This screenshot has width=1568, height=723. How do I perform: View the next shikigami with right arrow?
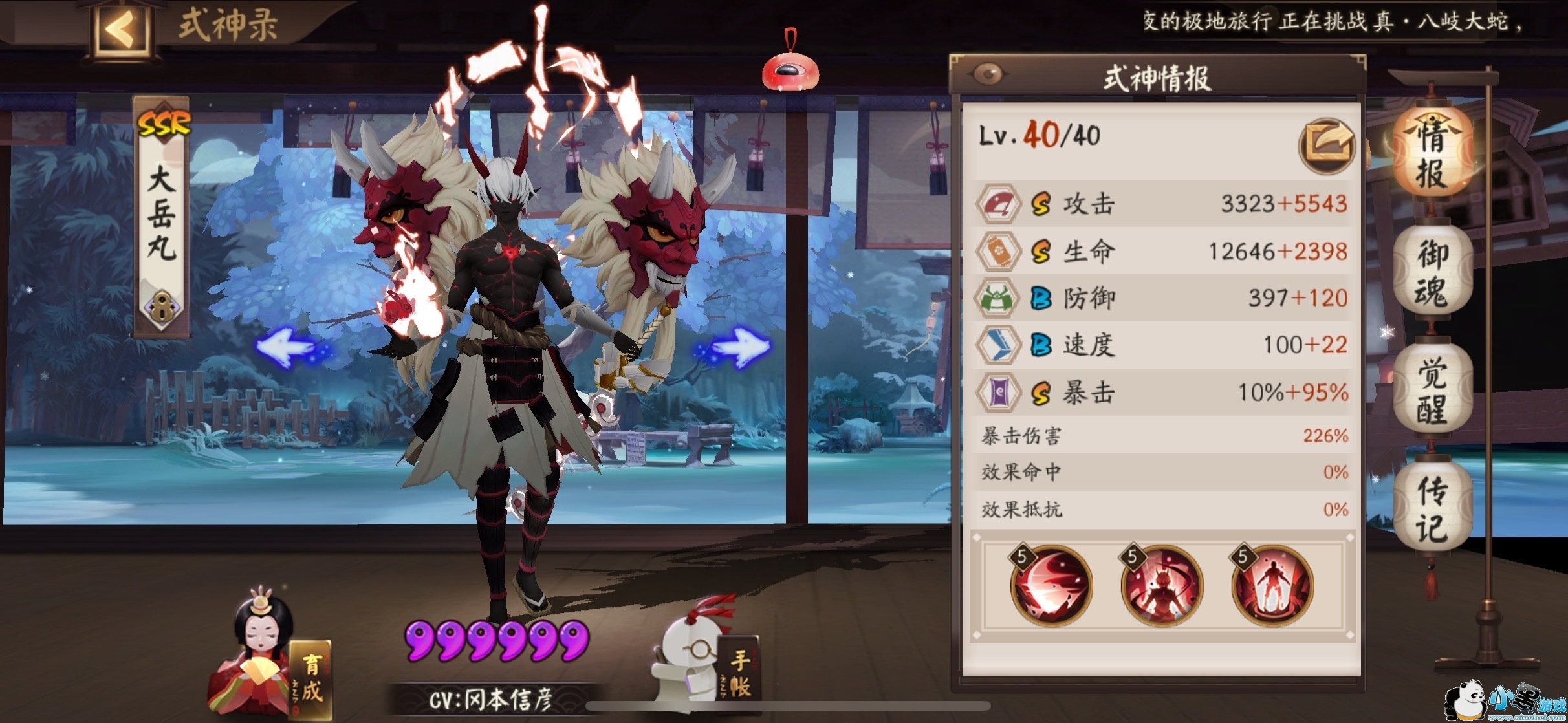(x=737, y=347)
